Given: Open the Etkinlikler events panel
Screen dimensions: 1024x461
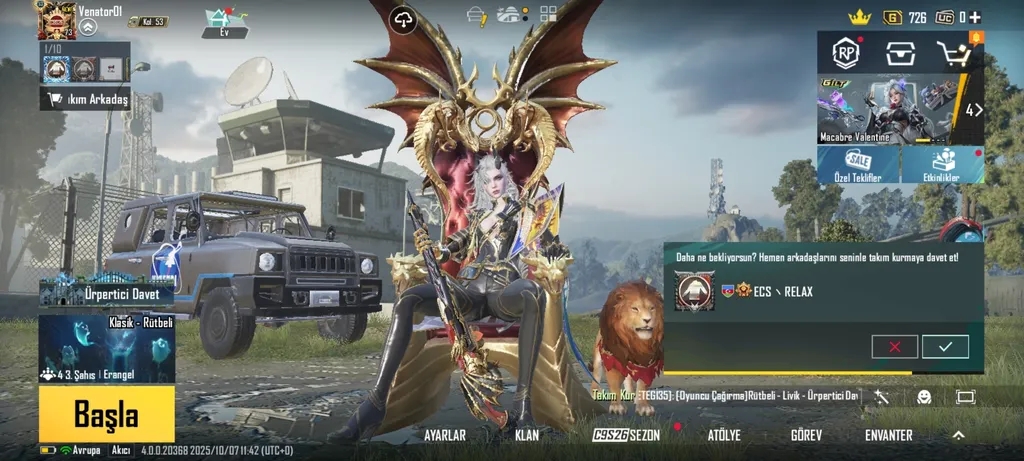Looking at the screenshot, I should coord(943,165).
